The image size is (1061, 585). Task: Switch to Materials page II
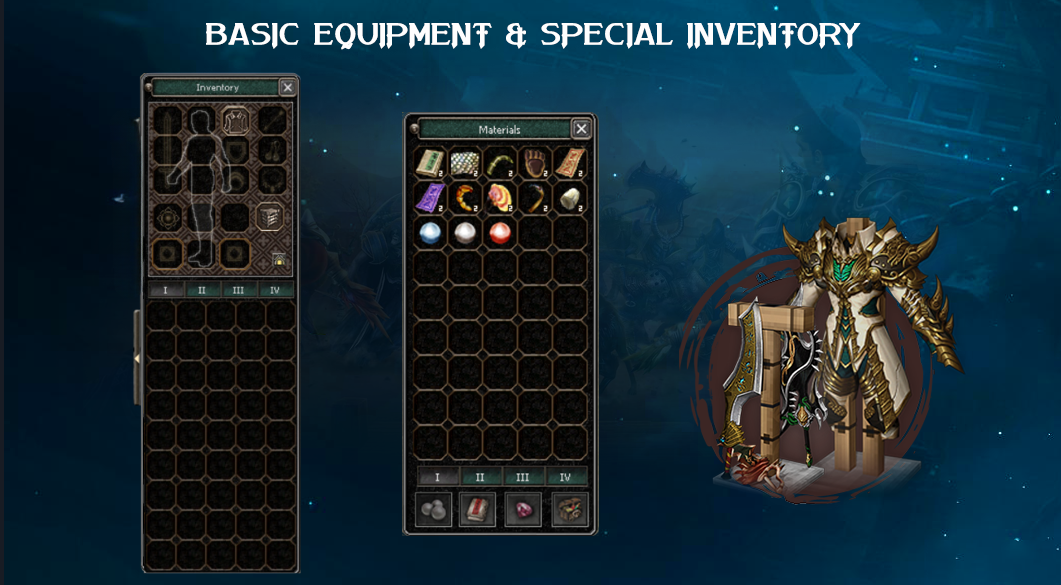tap(481, 477)
